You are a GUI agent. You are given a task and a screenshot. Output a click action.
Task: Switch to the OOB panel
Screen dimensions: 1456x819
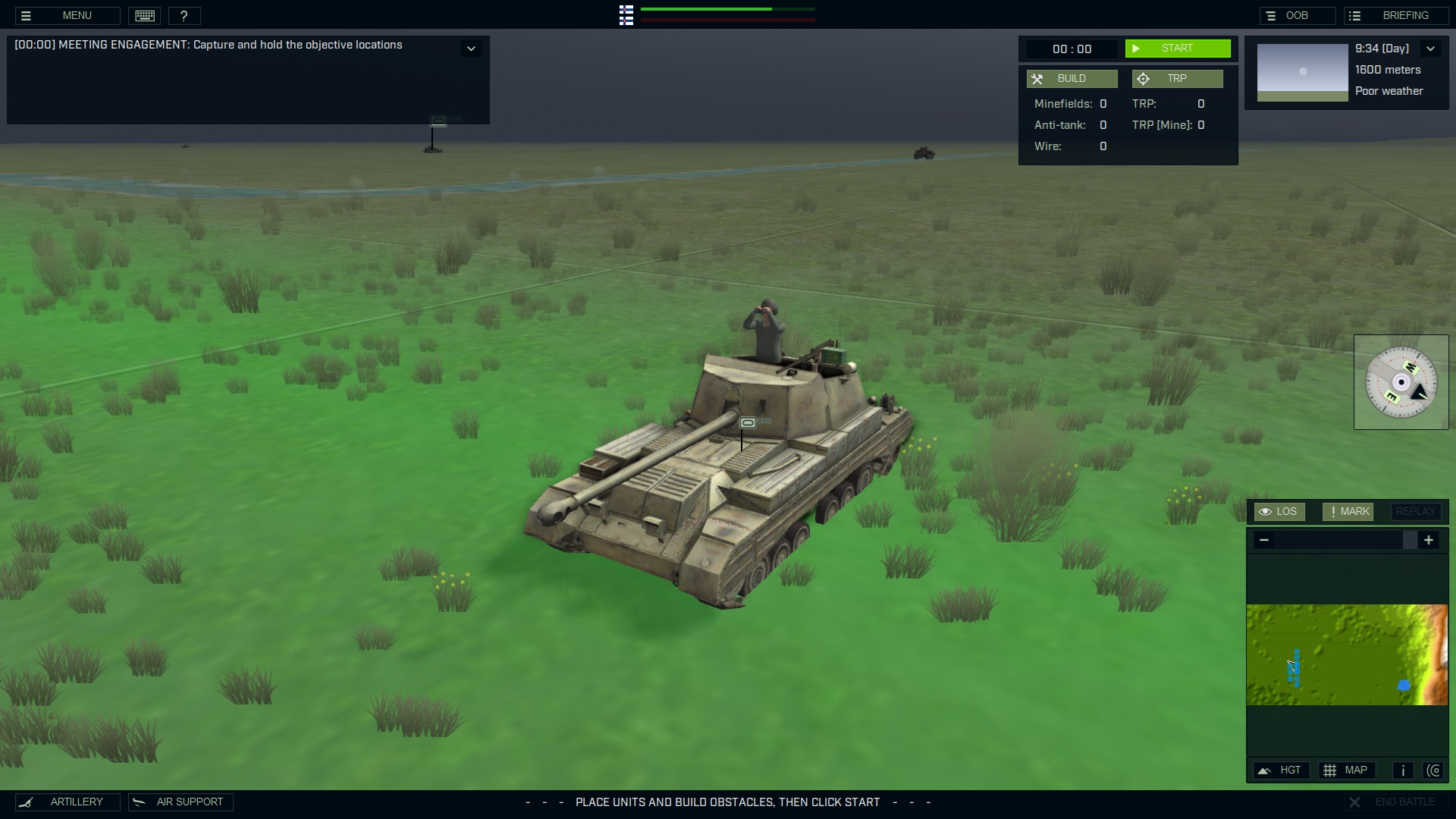[1298, 15]
